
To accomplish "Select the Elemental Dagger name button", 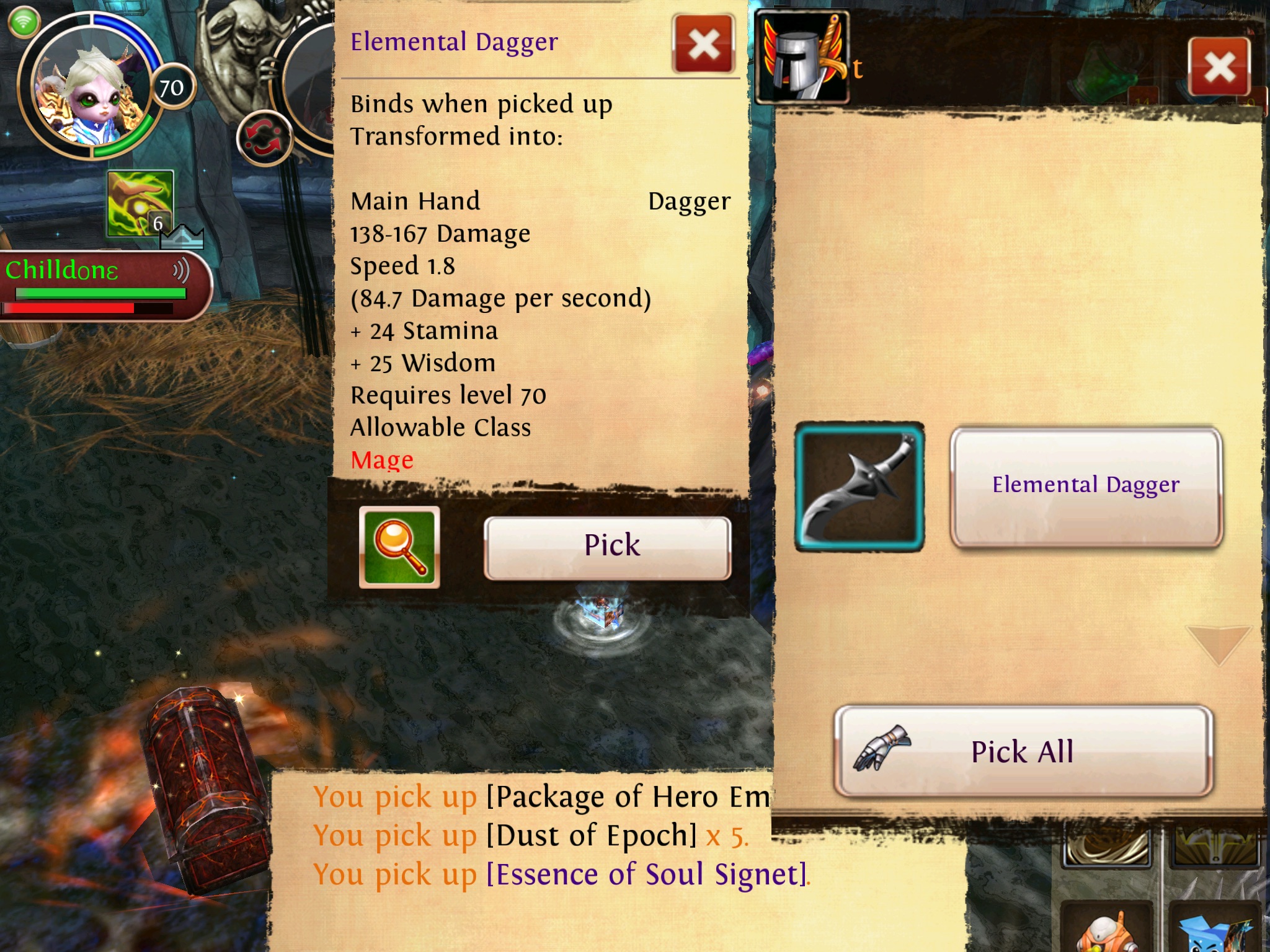I will 1086,486.
